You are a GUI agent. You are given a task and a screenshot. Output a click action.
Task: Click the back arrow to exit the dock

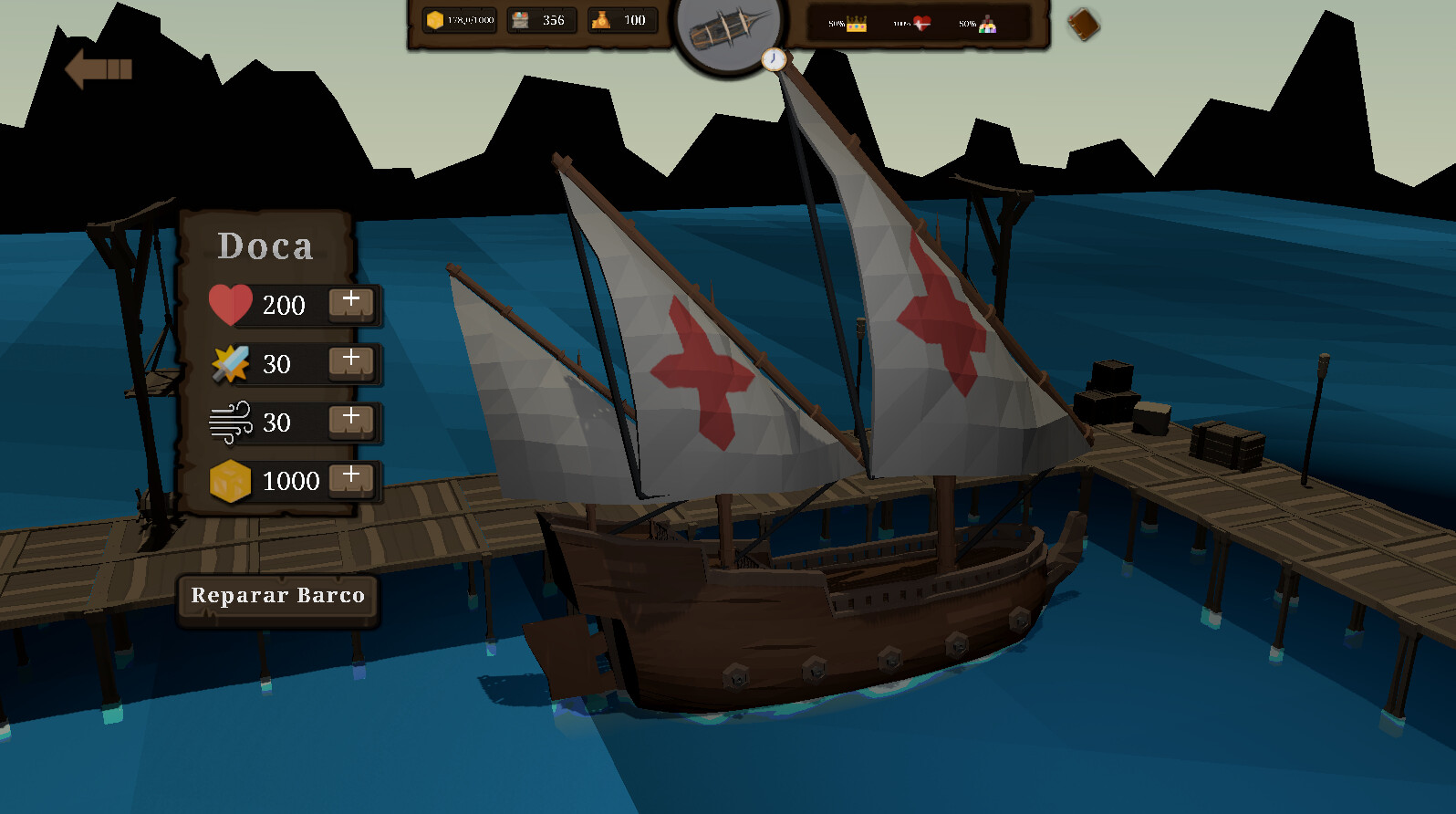click(97, 66)
